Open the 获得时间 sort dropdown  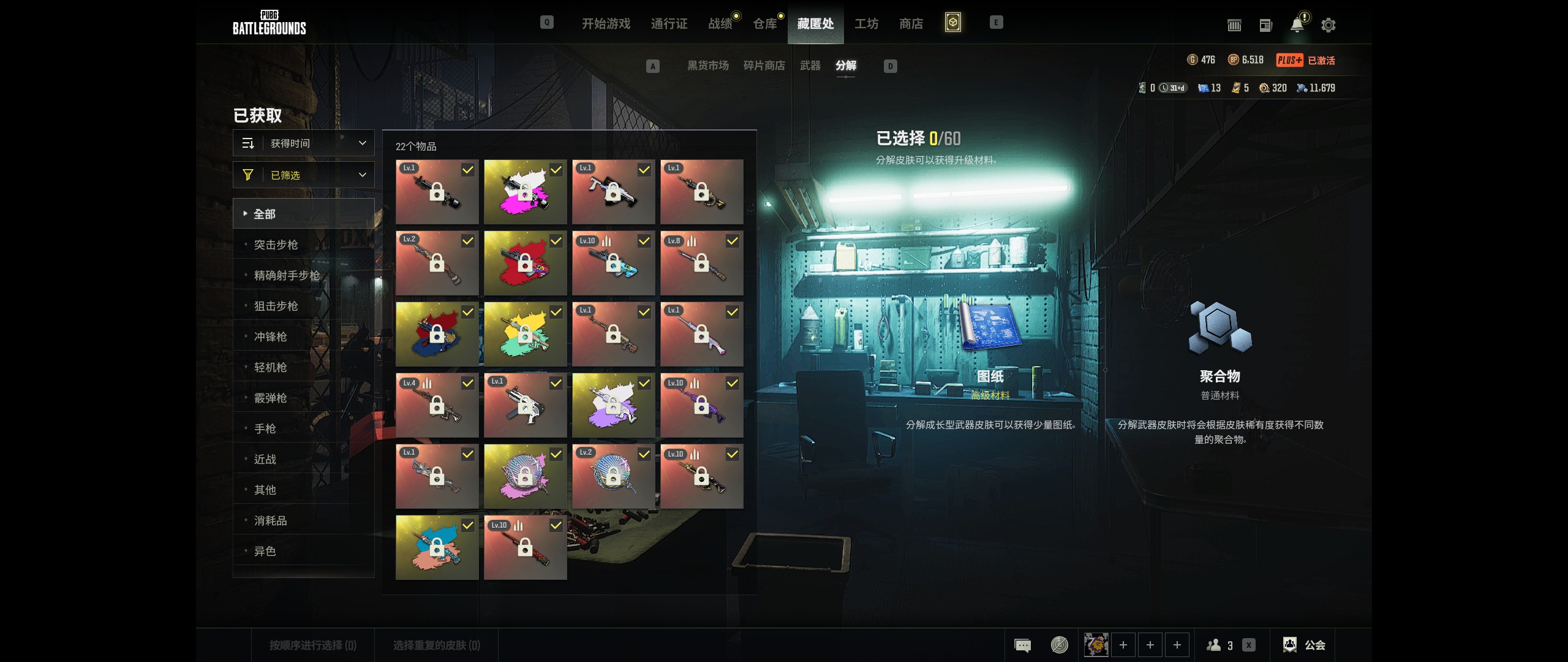click(x=304, y=143)
